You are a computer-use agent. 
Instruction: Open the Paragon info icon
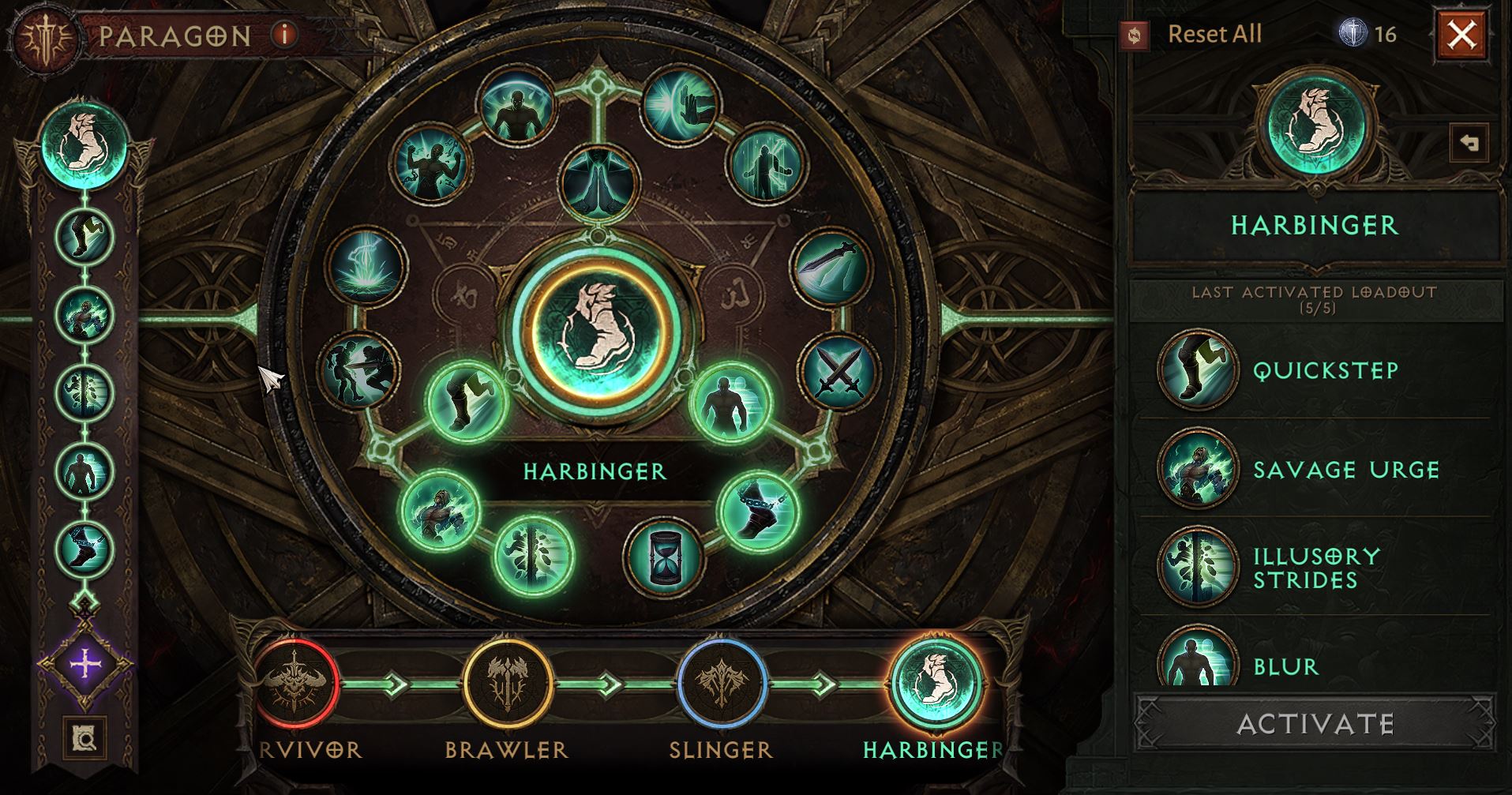[284, 35]
